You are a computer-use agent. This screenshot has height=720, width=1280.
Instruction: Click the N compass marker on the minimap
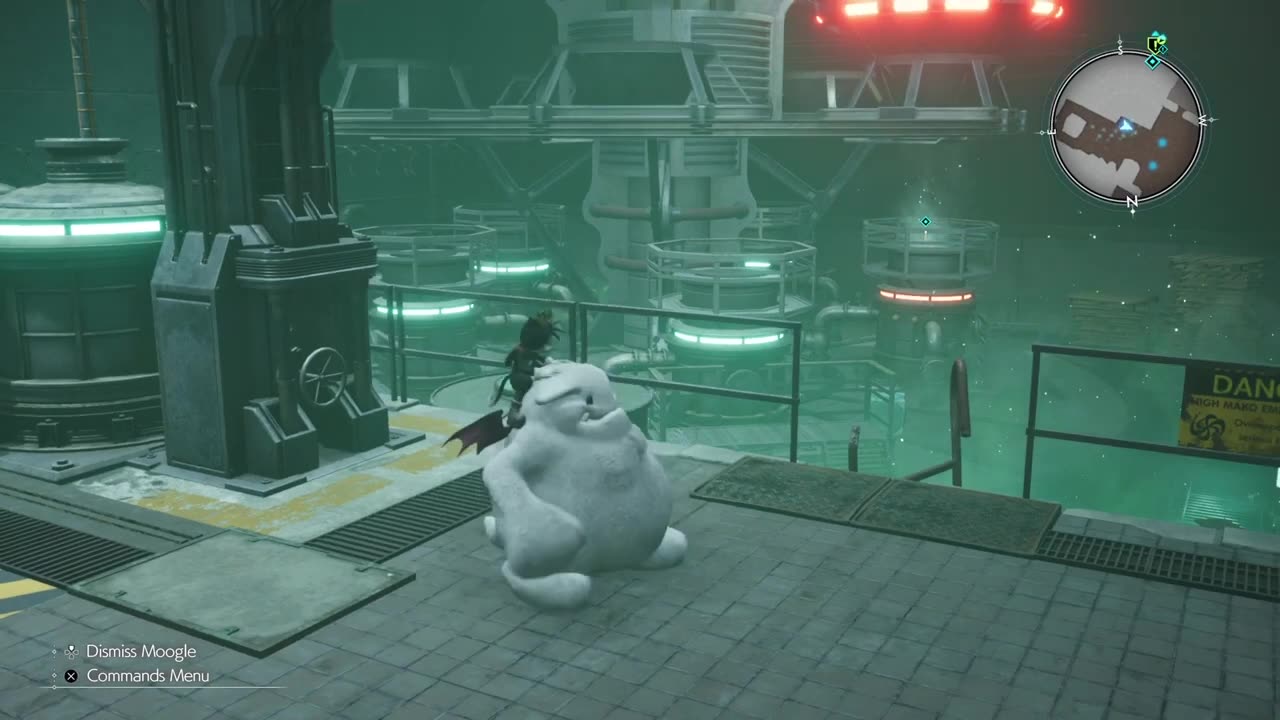pyautogui.click(x=1131, y=202)
